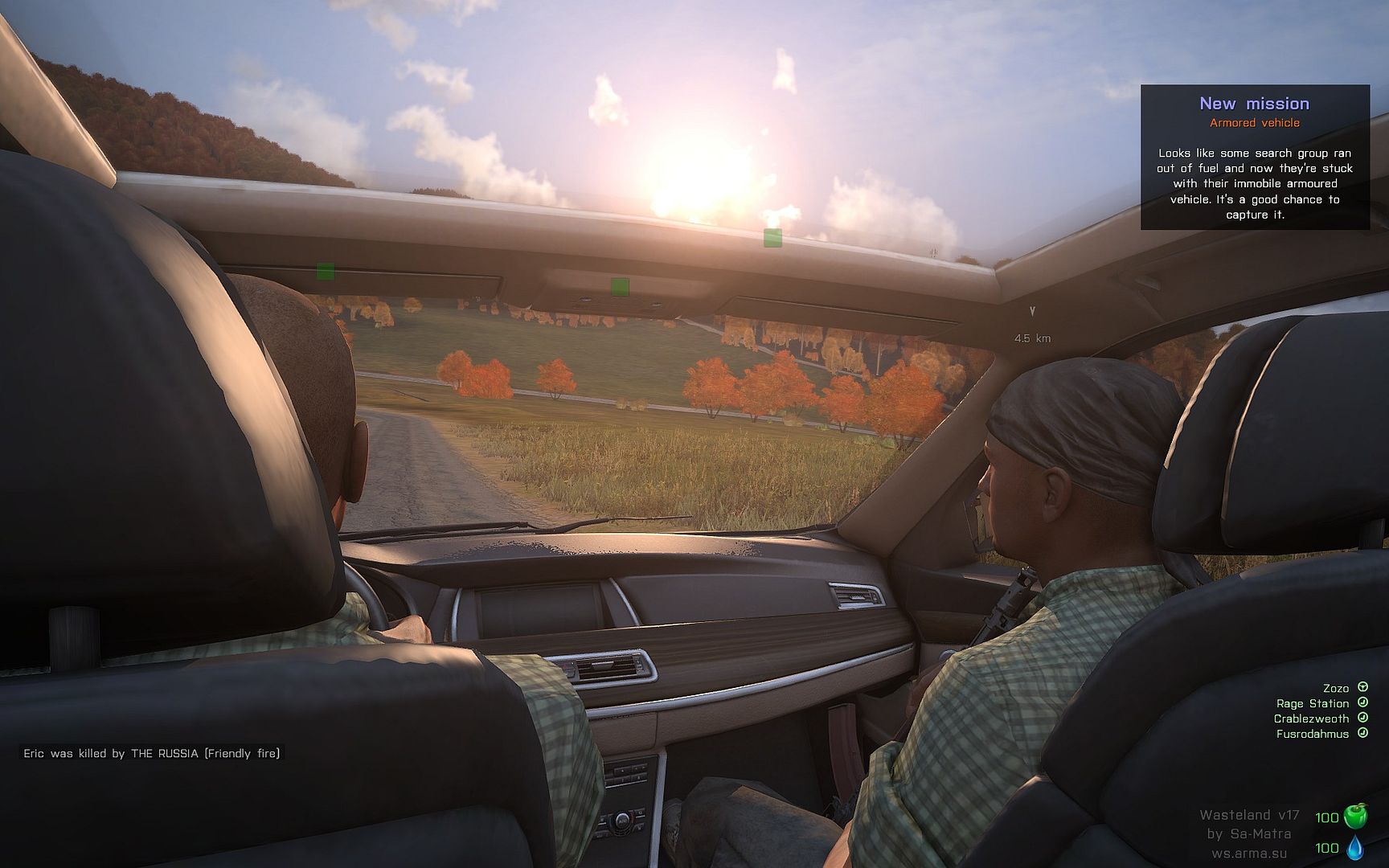Click the green apple hunger icon

pyautogui.click(x=1355, y=817)
